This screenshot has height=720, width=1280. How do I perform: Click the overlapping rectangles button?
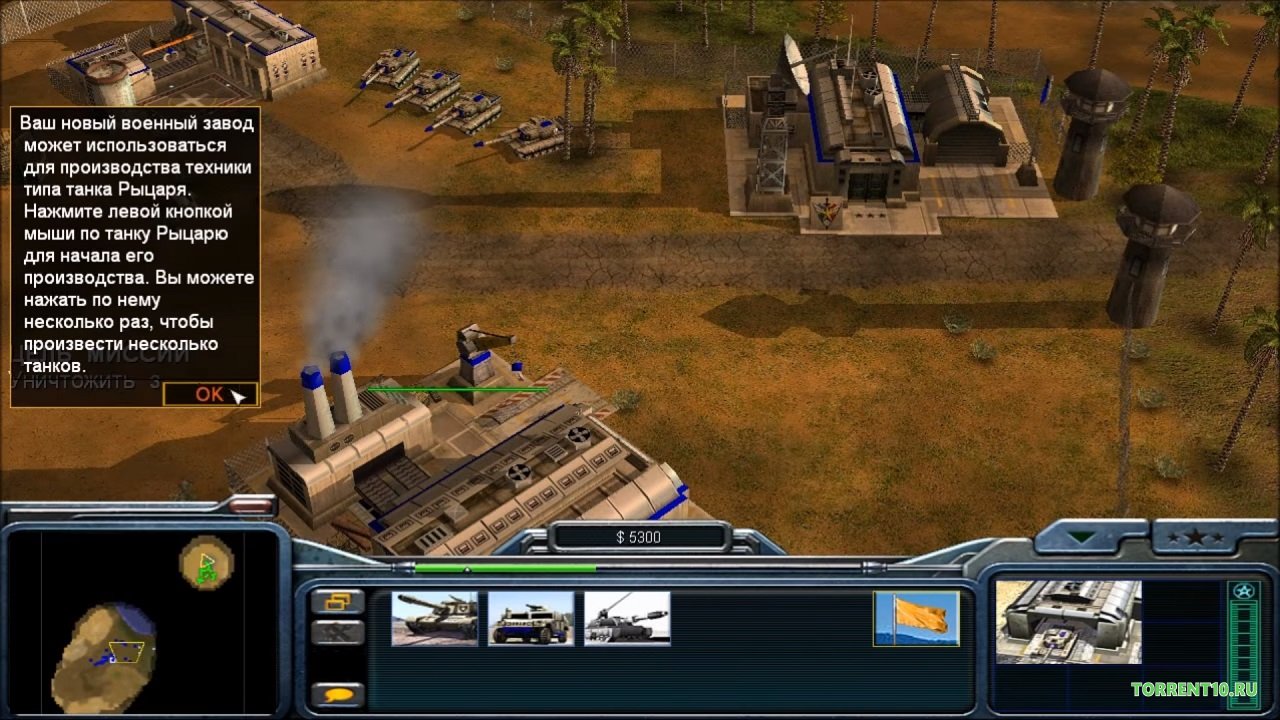337,601
